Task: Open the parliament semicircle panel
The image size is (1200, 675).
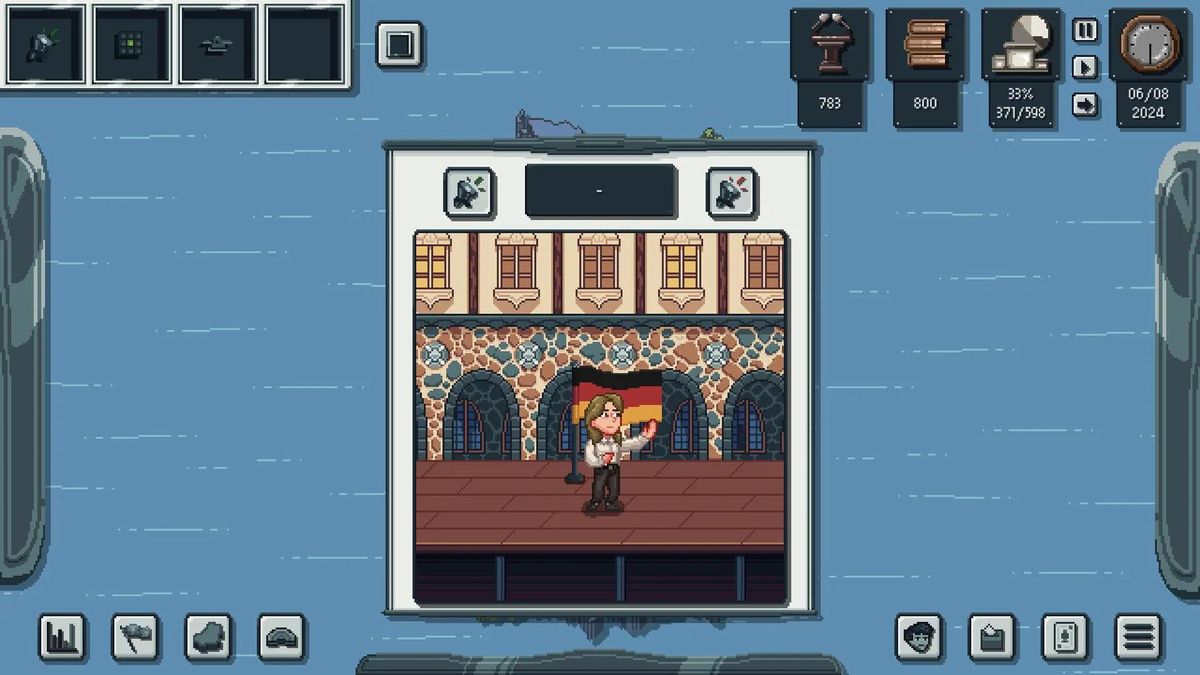Action: click(x=281, y=637)
